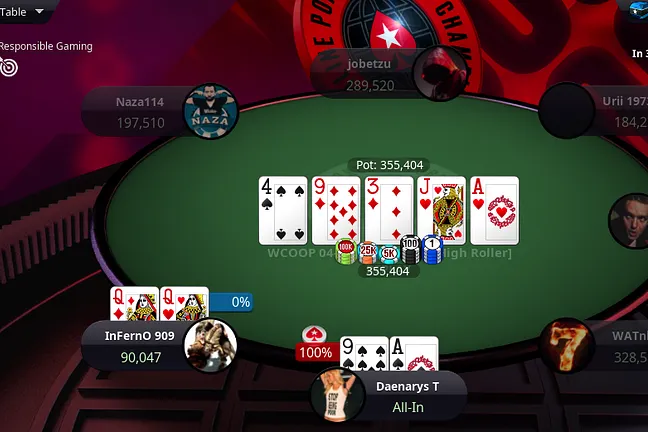Select Naza114's player name plate
Screen dimensions: 648x432
coord(140,111)
